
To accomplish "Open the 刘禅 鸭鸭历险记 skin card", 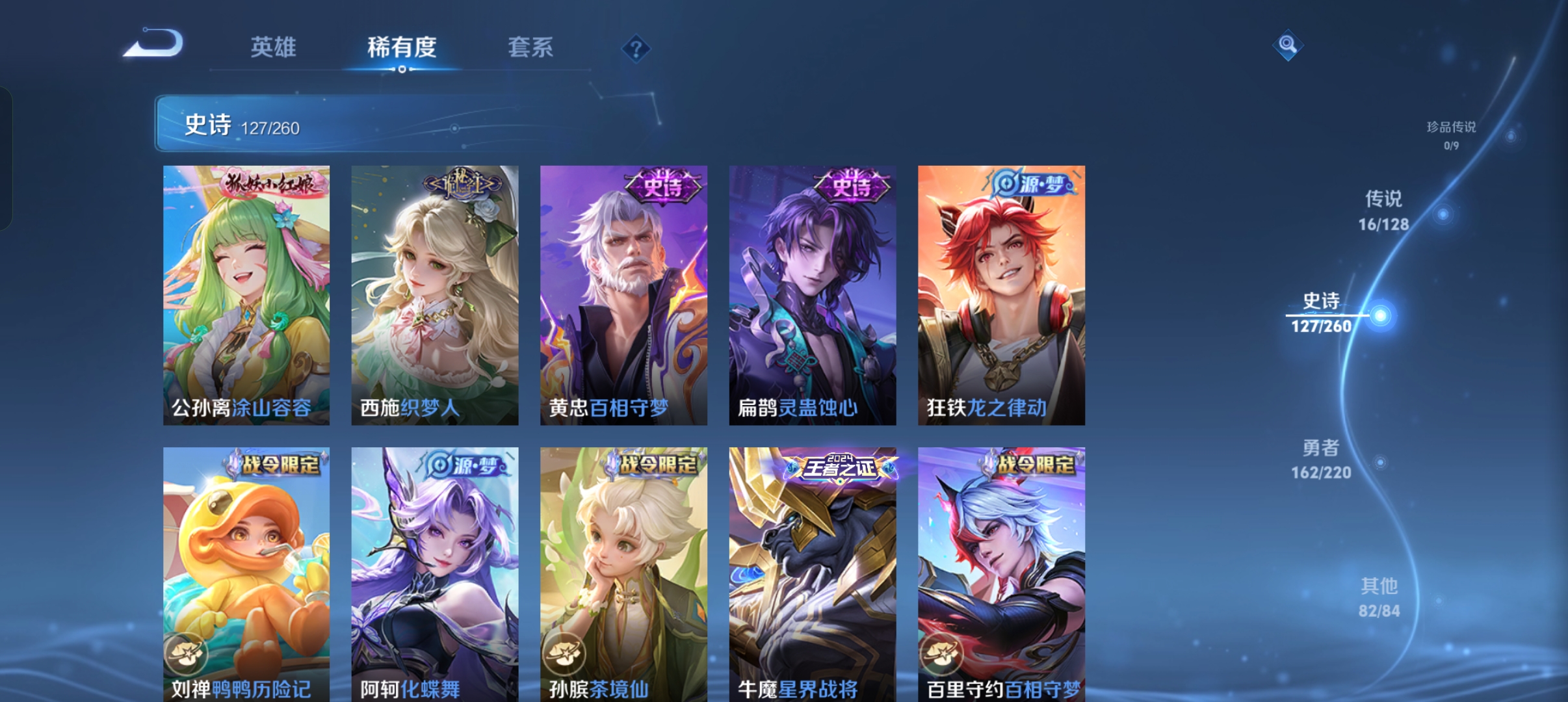I will pyautogui.click(x=246, y=573).
